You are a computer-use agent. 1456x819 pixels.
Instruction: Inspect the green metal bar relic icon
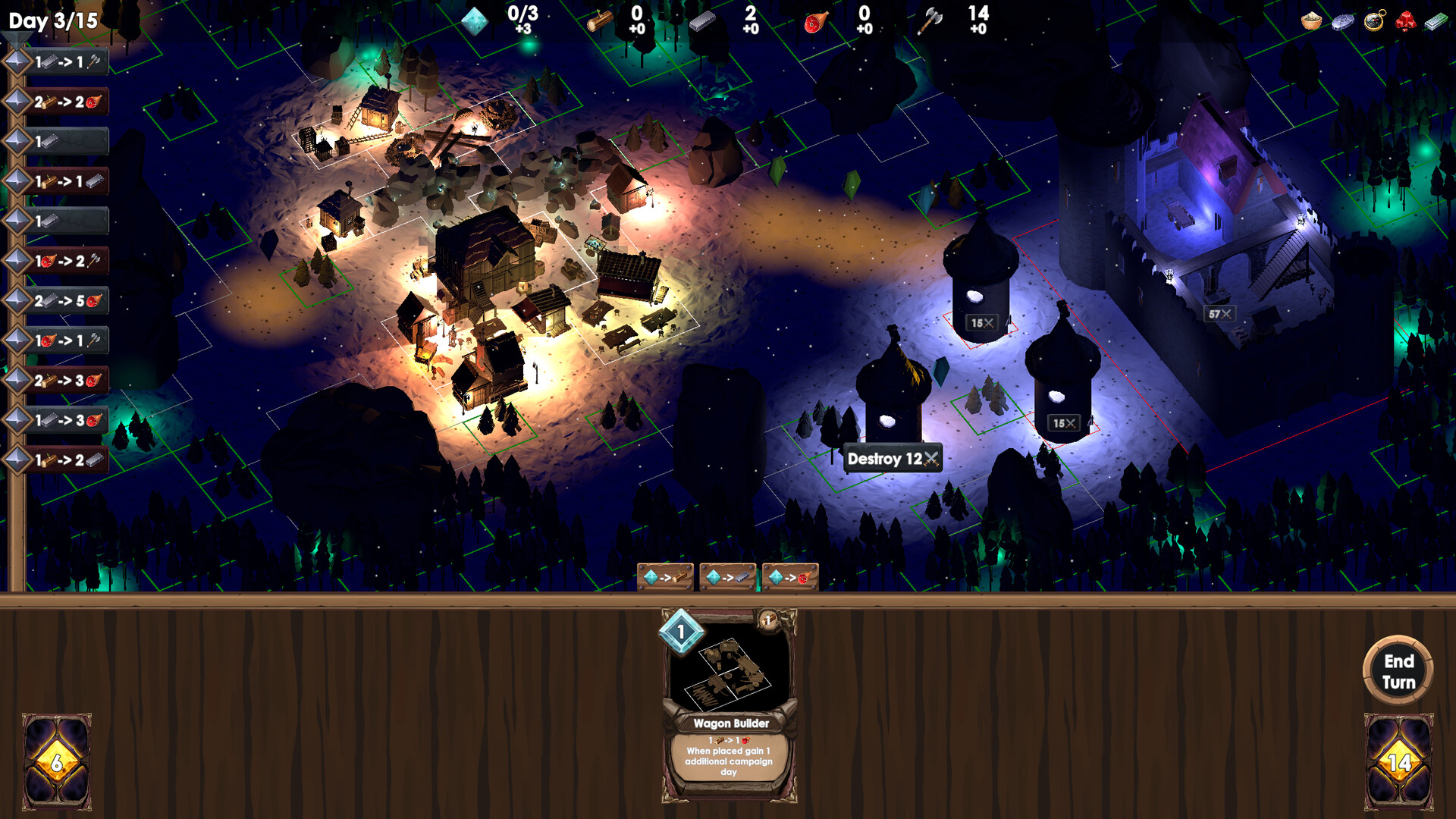(x=1436, y=20)
